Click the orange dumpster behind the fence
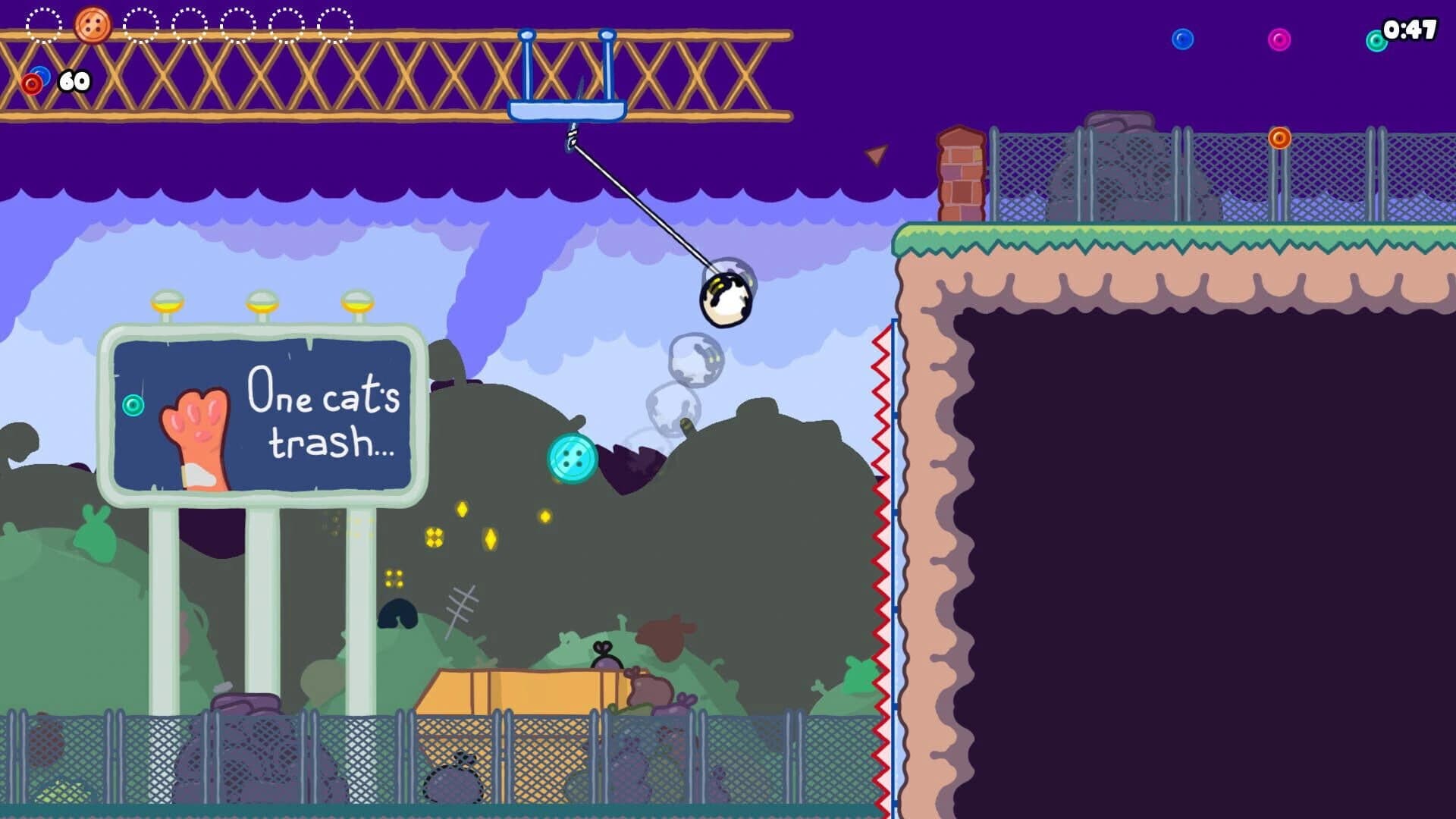The image size is (1456, 819). tap(523, 690)
